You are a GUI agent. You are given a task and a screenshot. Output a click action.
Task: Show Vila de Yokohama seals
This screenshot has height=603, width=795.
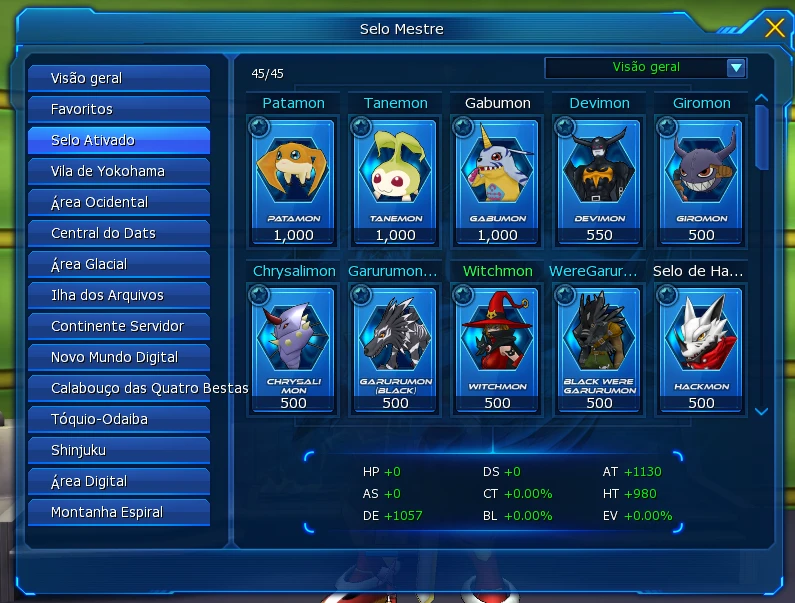tap(118, 171)
